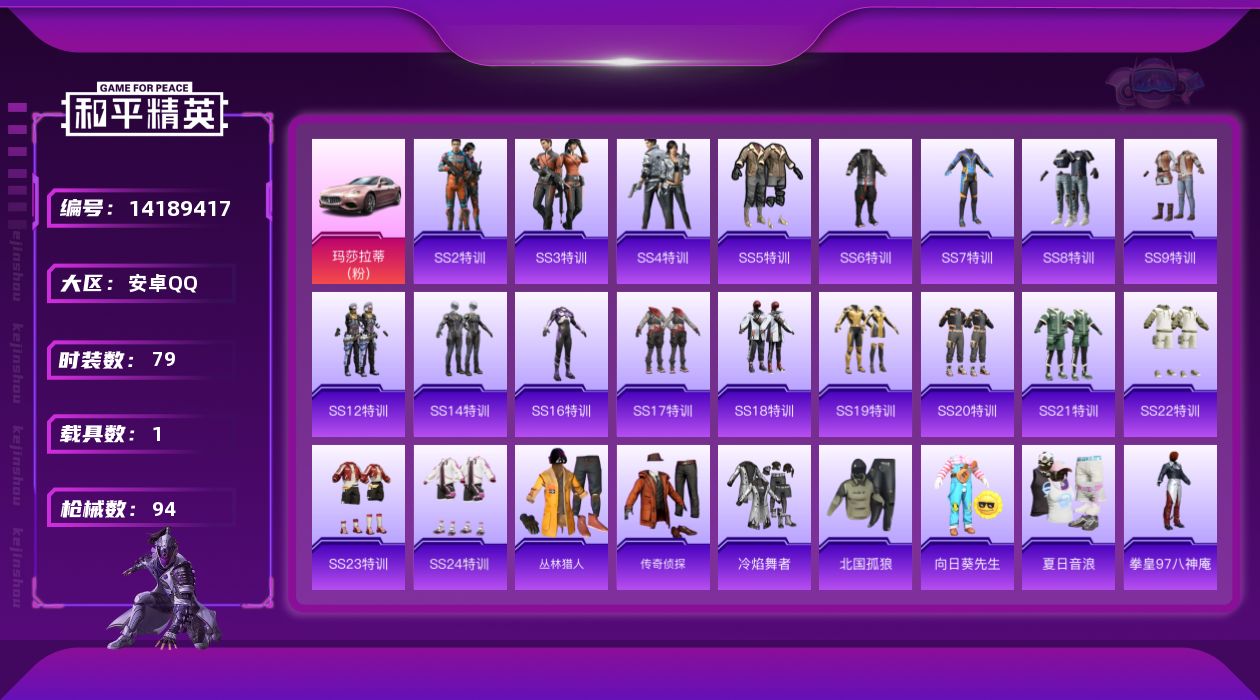Select the SS4特训 outfit card
The image size is (1260, 700).
coord(663,211)
